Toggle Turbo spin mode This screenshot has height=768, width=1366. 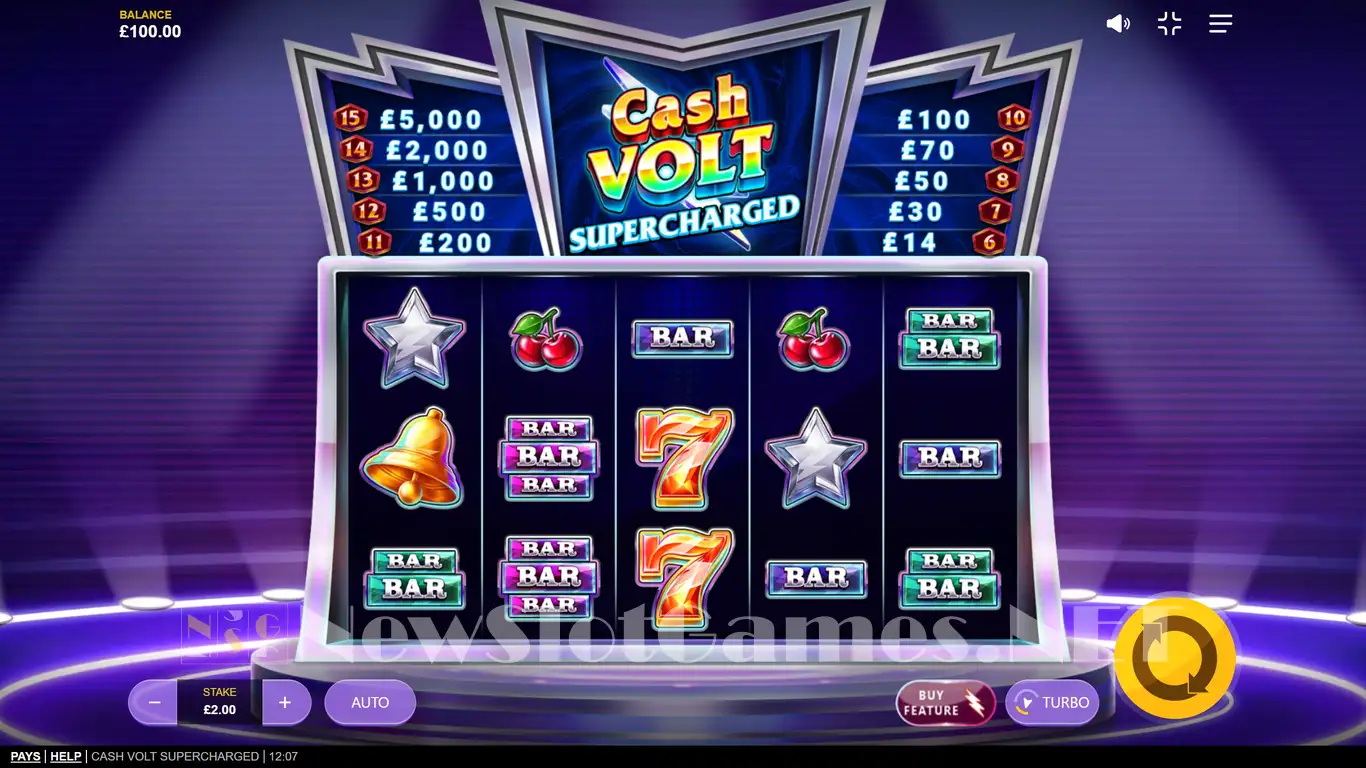[x=1052, y=703]
